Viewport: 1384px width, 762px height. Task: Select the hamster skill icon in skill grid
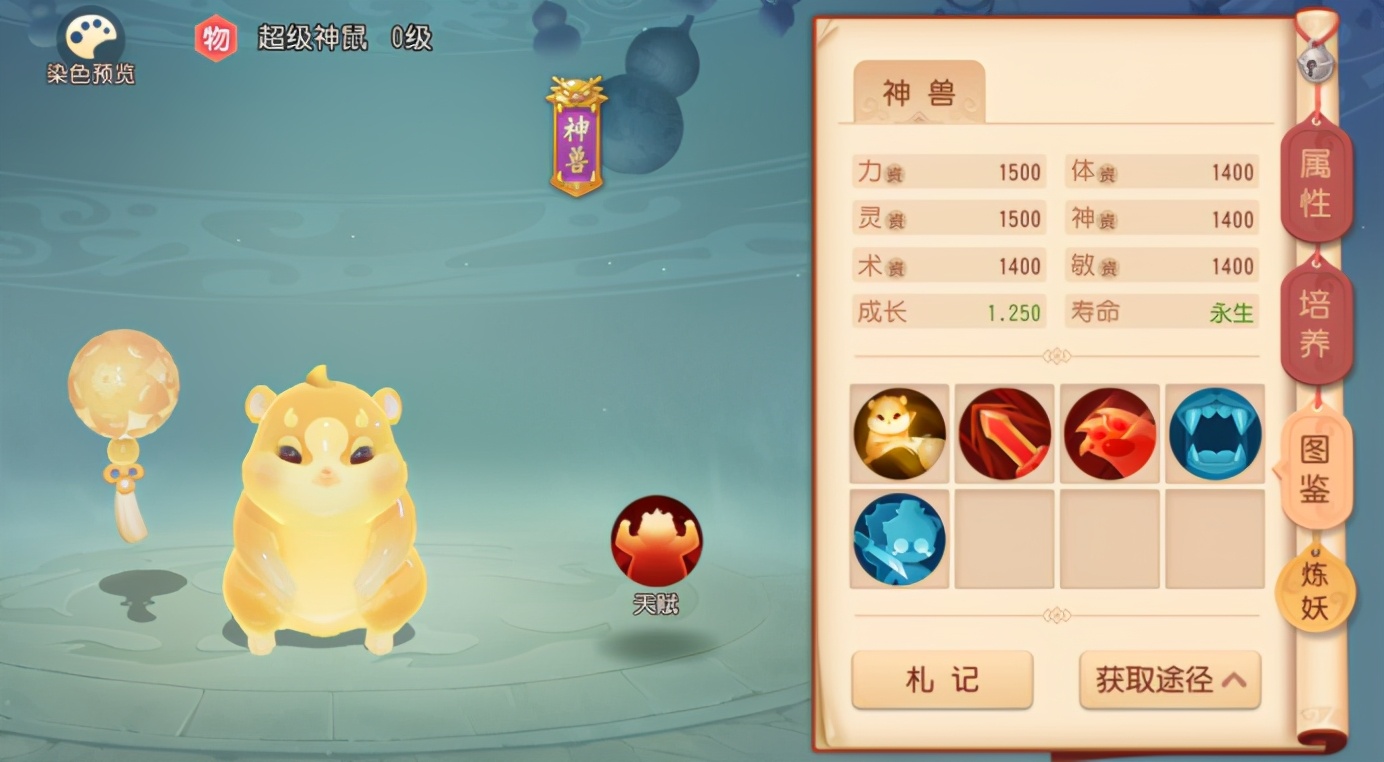point(898,433)
